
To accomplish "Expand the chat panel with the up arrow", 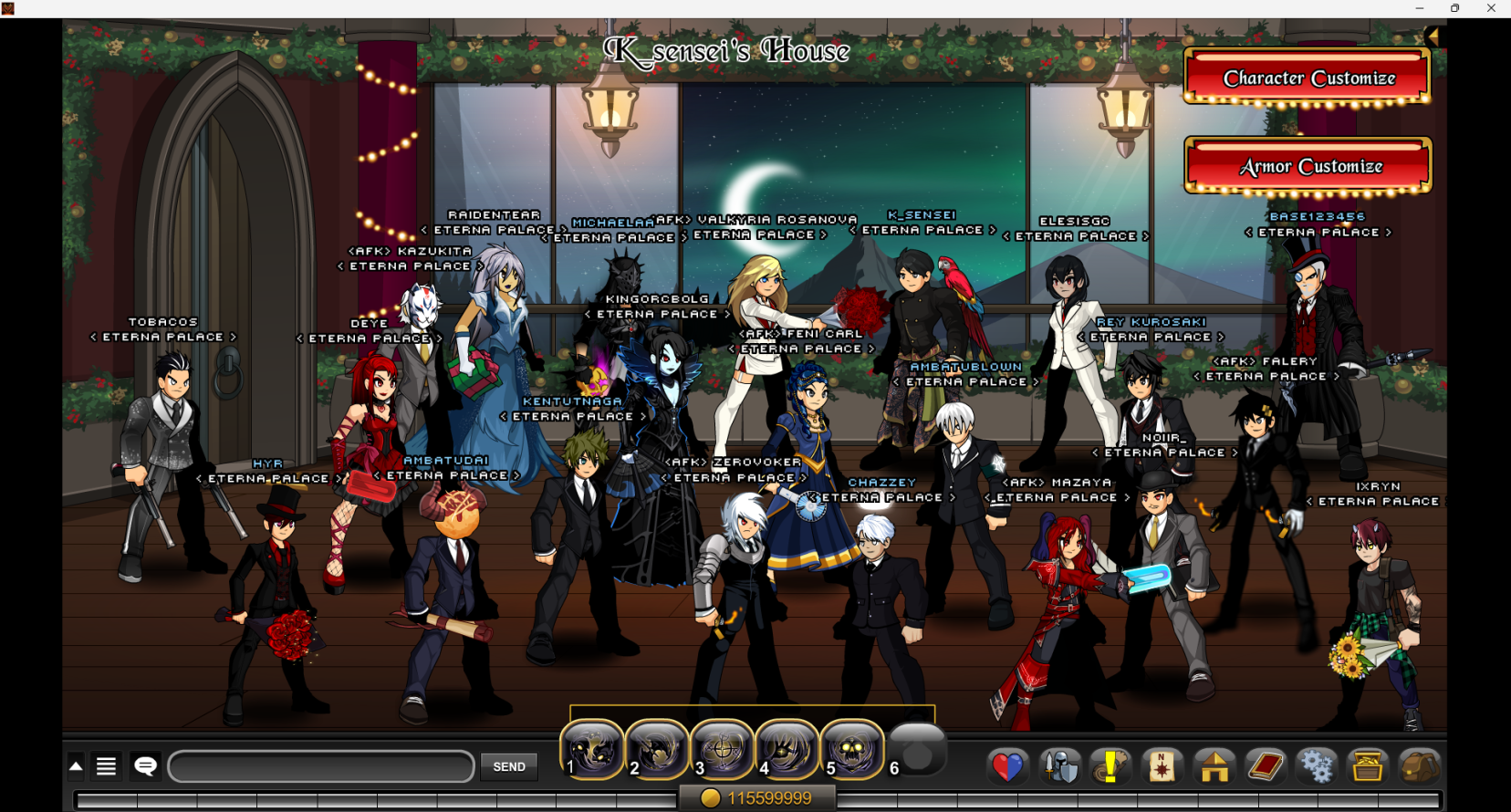I will click(x=77, y=766).
